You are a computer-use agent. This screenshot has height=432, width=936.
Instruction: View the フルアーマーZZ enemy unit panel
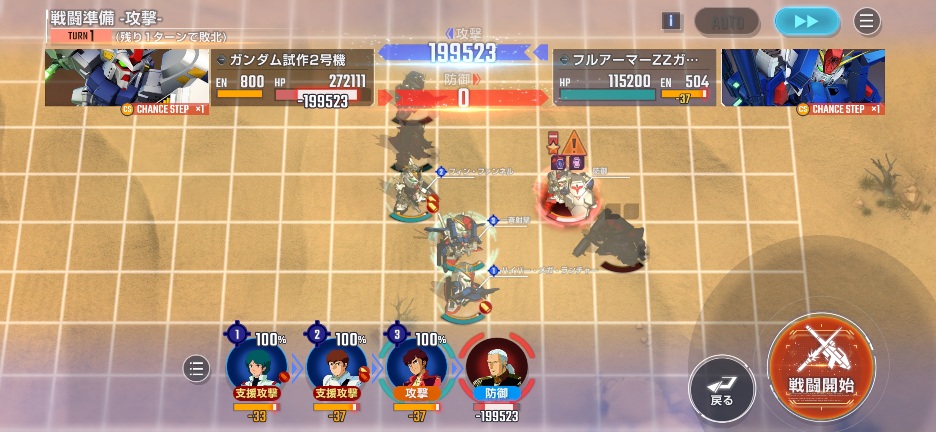pyautogui.click(x=719, y=78)
